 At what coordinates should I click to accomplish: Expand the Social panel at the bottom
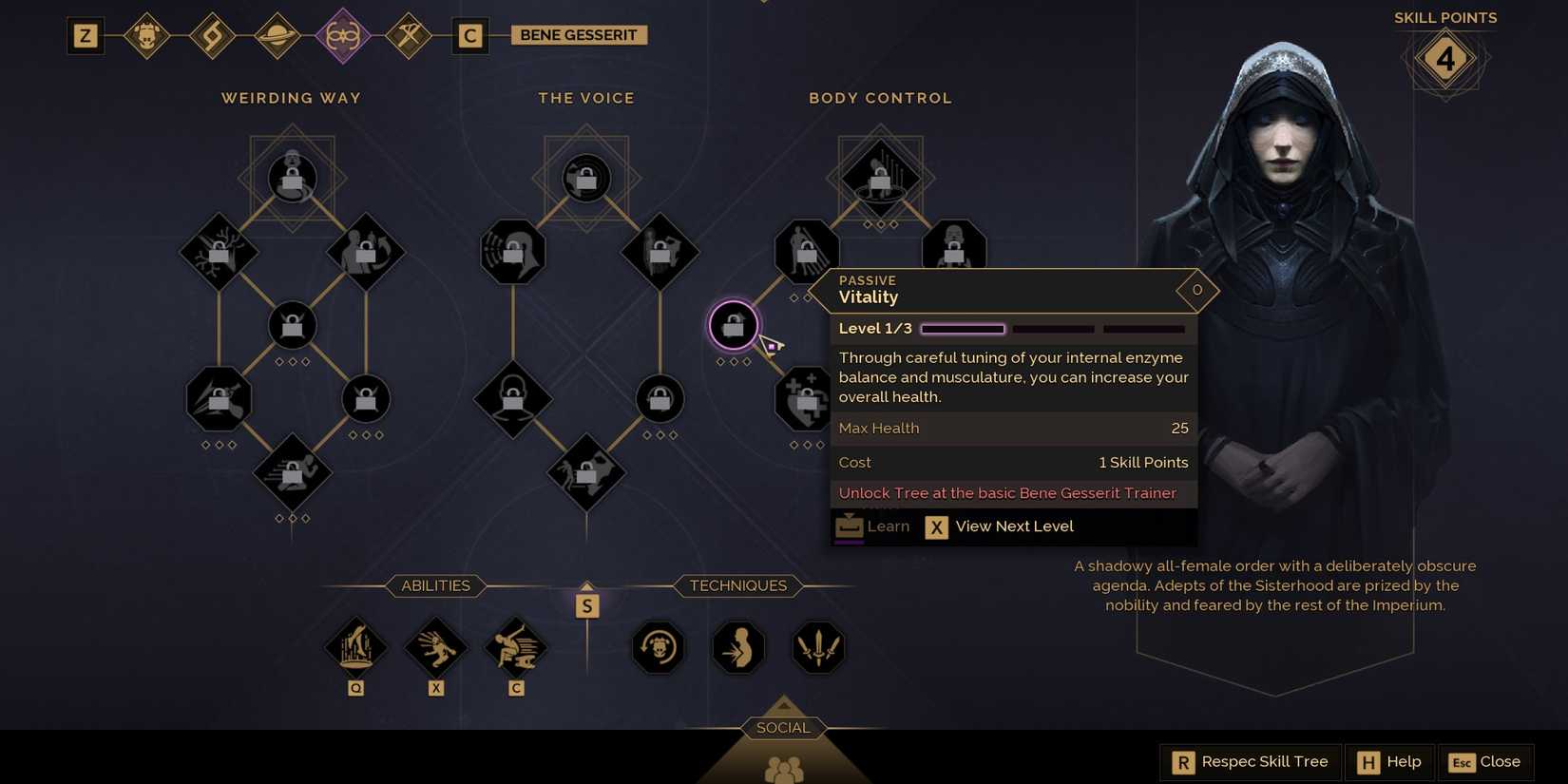[x=782, y=727]
